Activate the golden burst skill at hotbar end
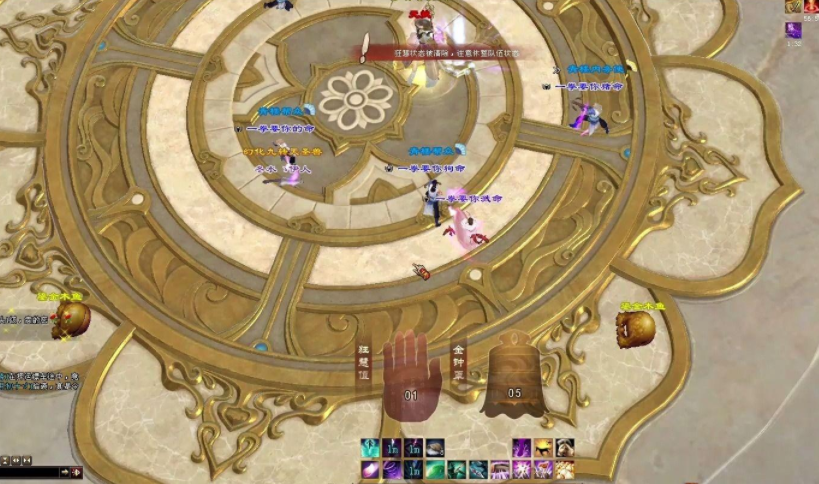The image size is (819, 484). pyautogui.click(x=565, y=469)
